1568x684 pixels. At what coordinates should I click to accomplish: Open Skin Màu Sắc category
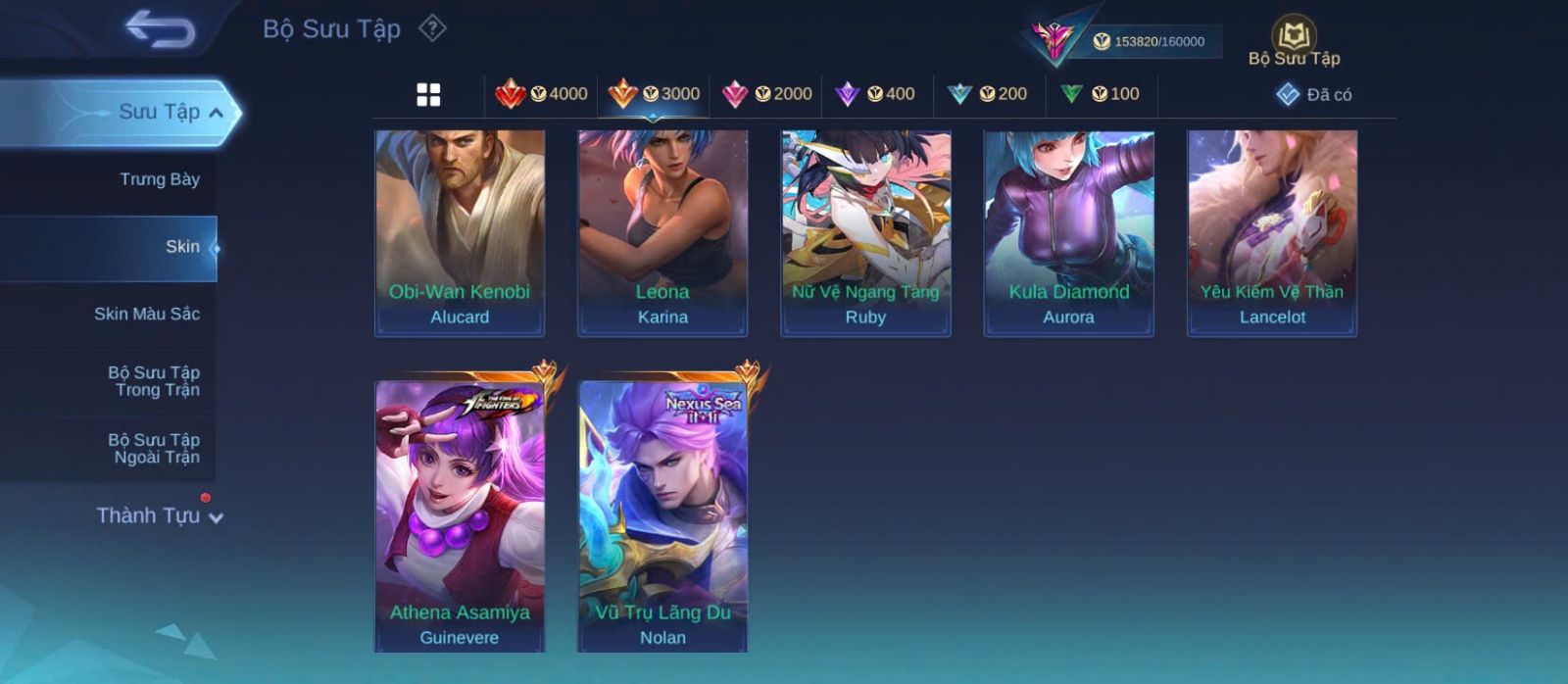[x=147, y=314]
